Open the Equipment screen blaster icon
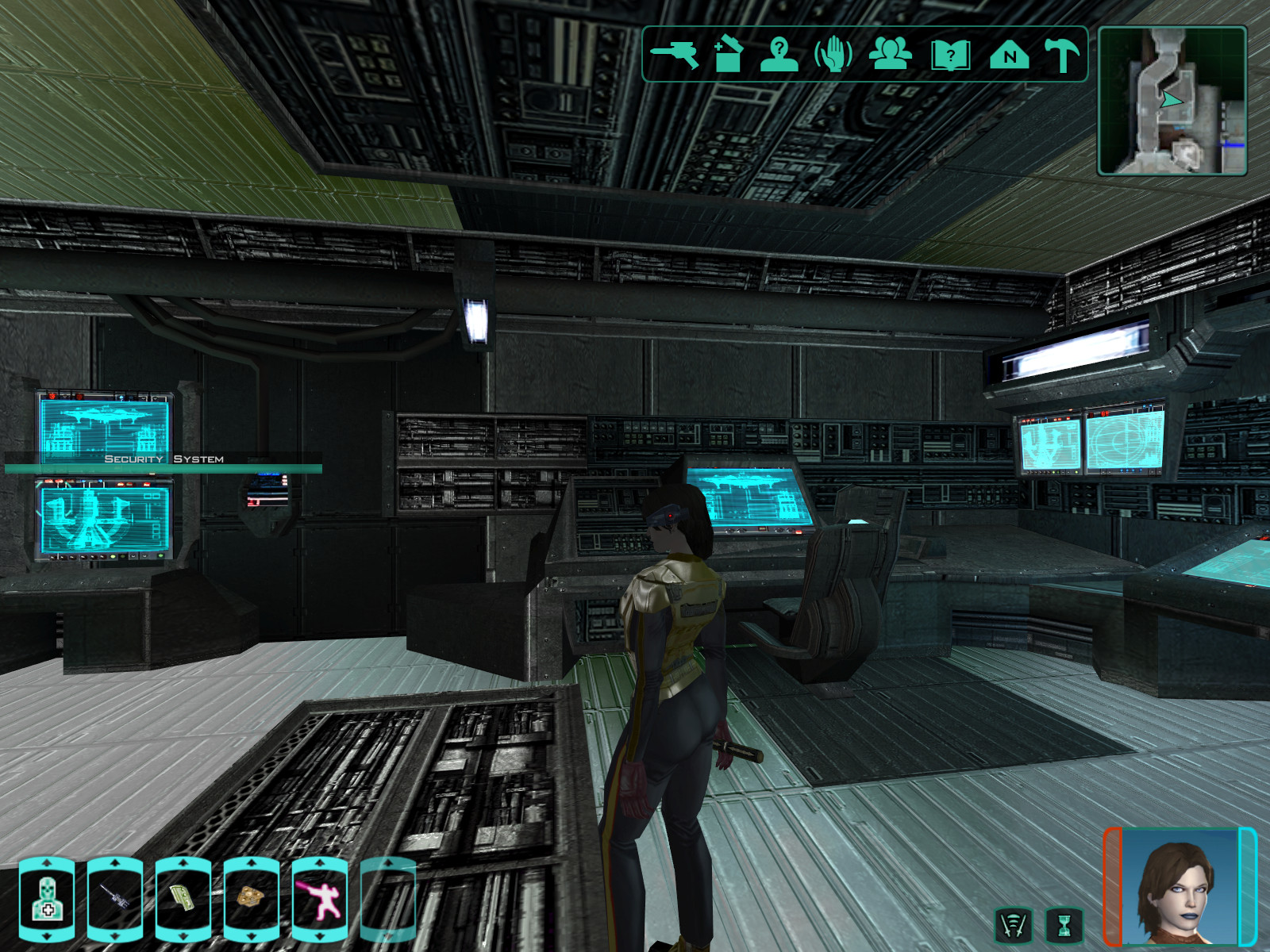 675,56
